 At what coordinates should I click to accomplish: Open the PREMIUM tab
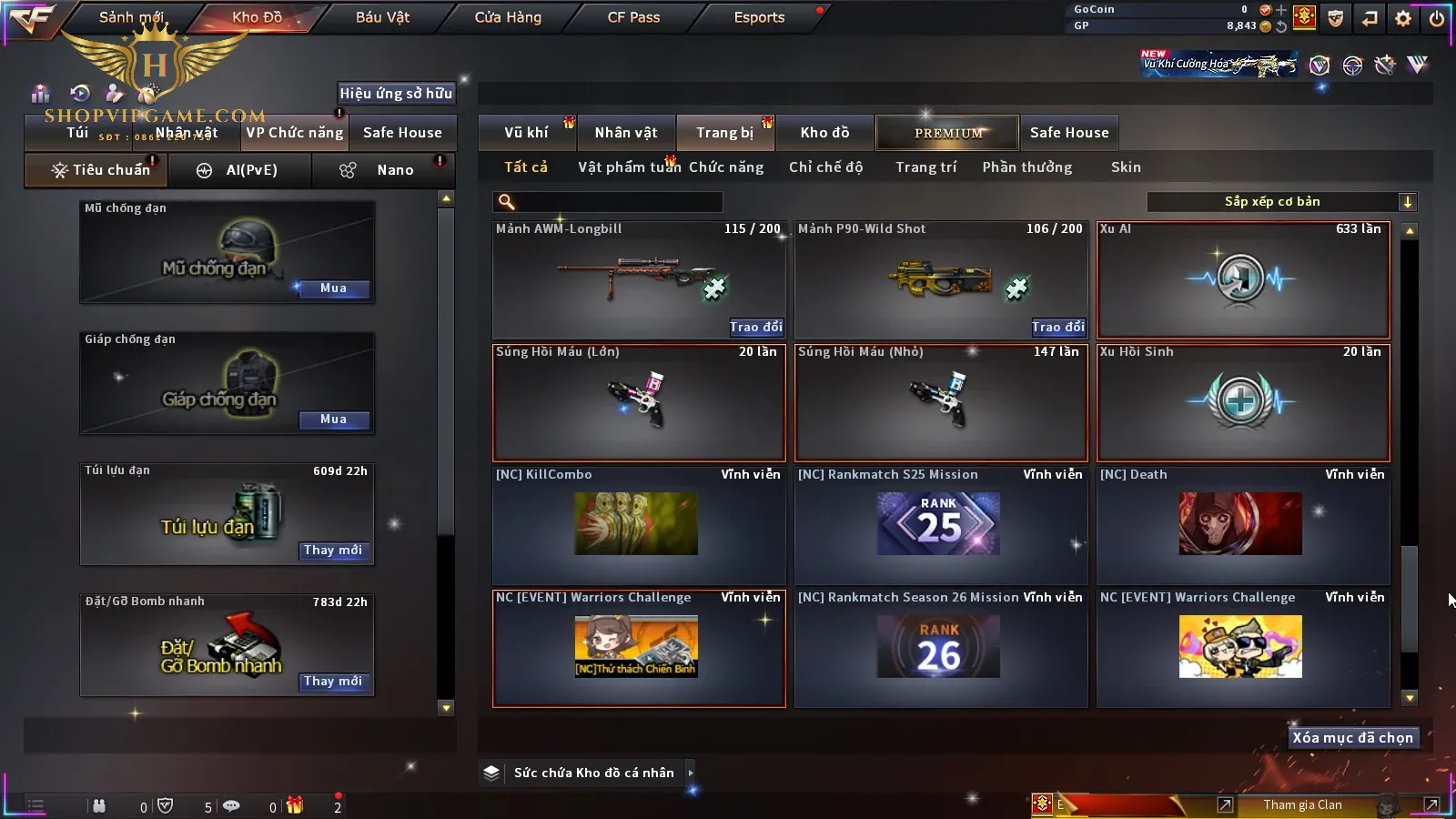click(x=947, y=133)
